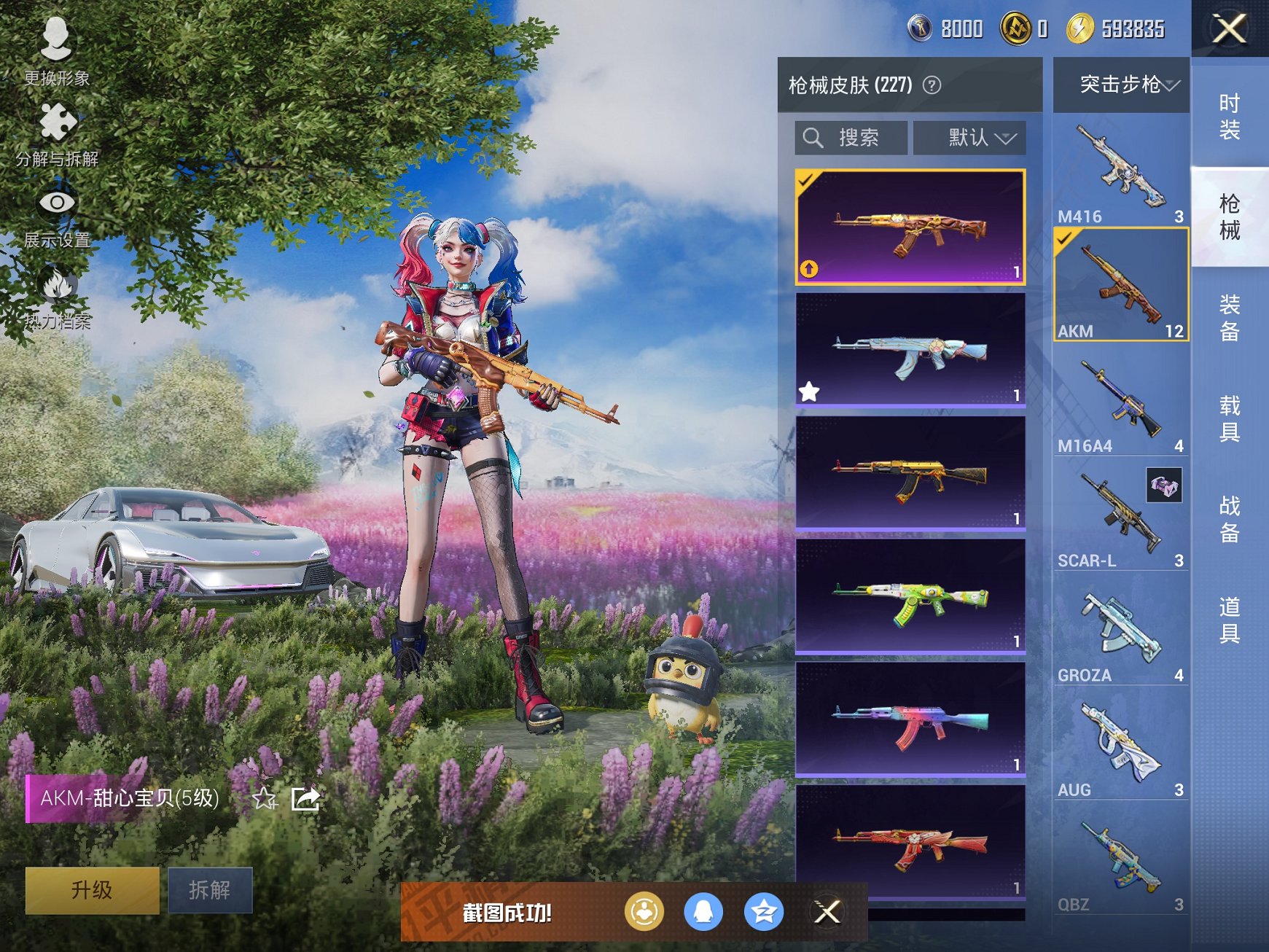Viewport: 1269px width, 952px height.
Task: Select the M416 weapon category
Action: tap(1120, 171)
